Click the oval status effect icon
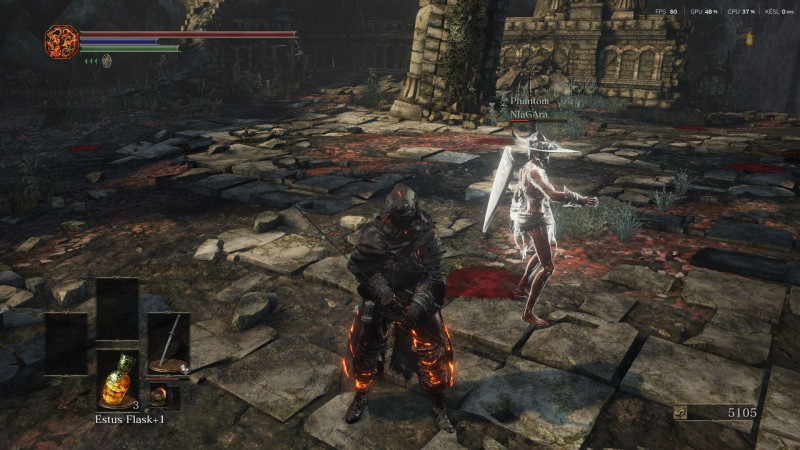This screenshot has width=800, height=450. [107, 60]
